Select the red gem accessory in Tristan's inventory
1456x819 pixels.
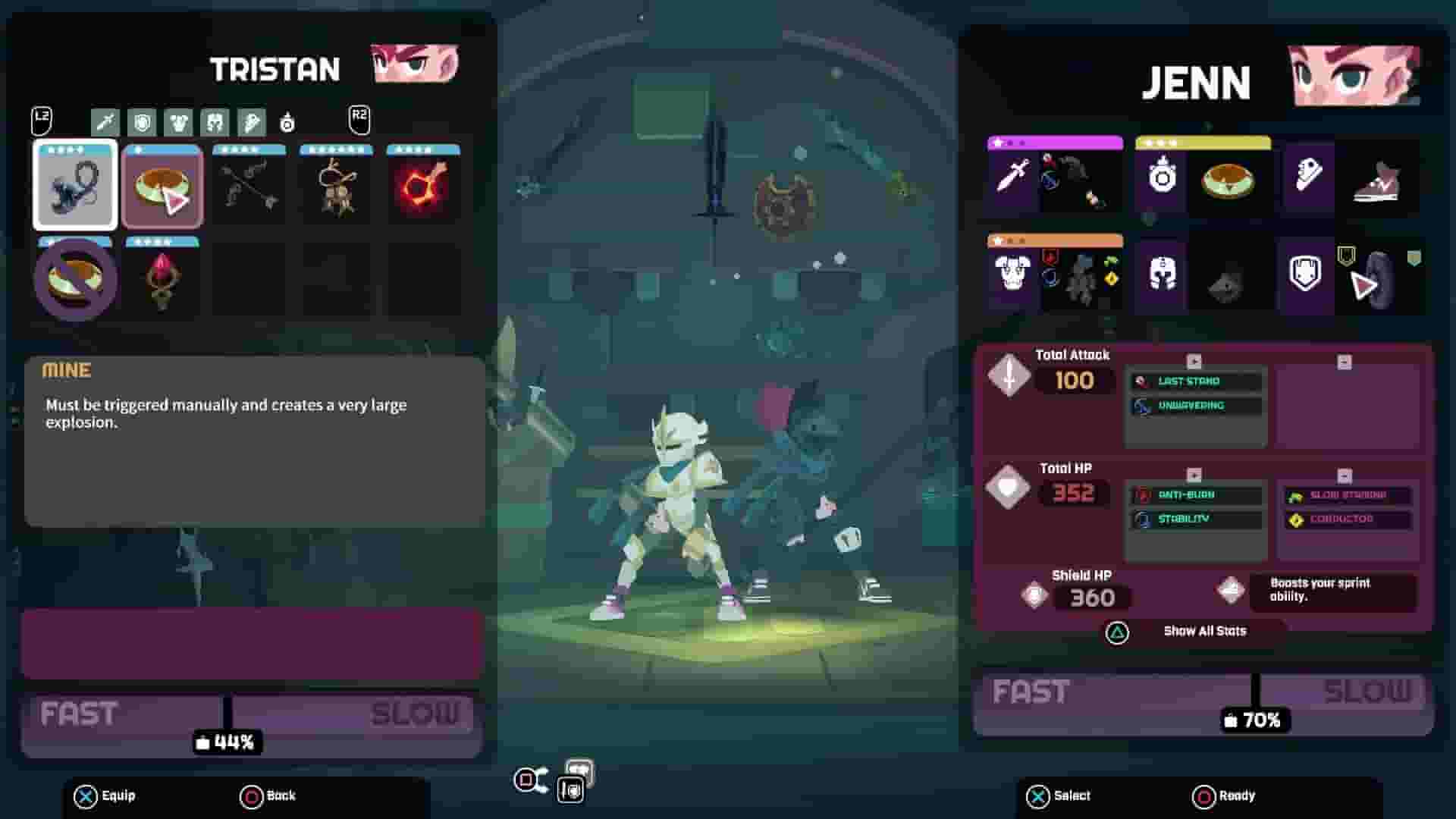162,278
